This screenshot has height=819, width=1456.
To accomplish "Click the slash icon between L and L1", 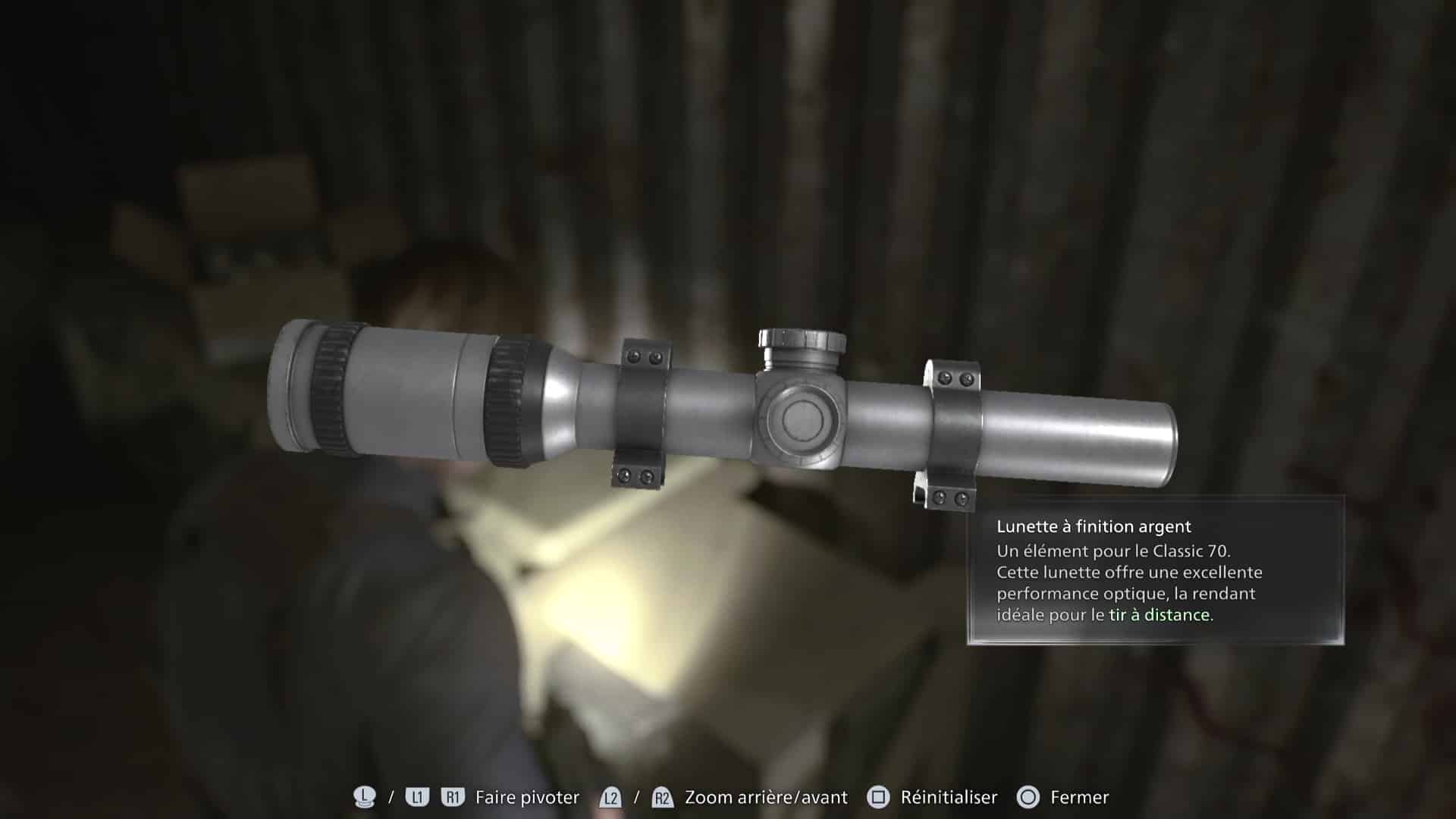I will coord(390,797).
